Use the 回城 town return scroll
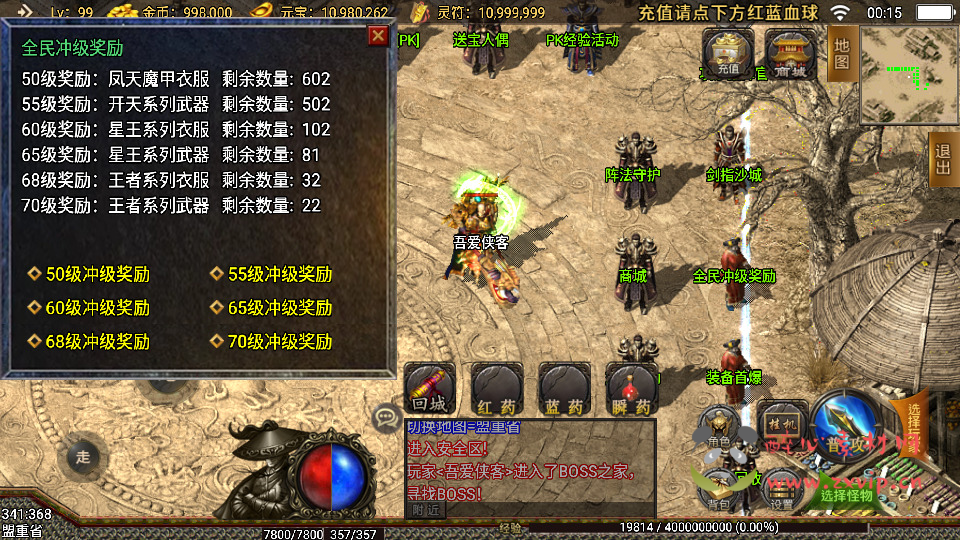960x540 pixels. 430,389
